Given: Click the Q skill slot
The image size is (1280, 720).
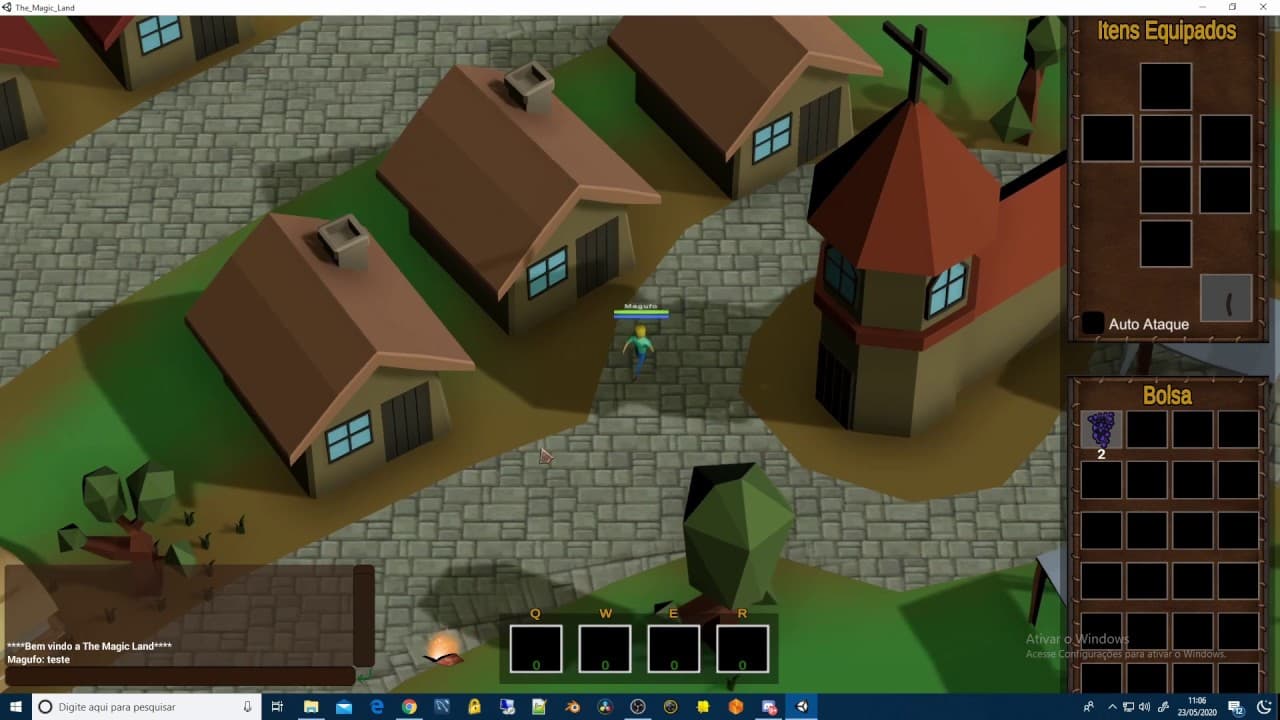Looking at the screenshot, I should coord(535,647).
